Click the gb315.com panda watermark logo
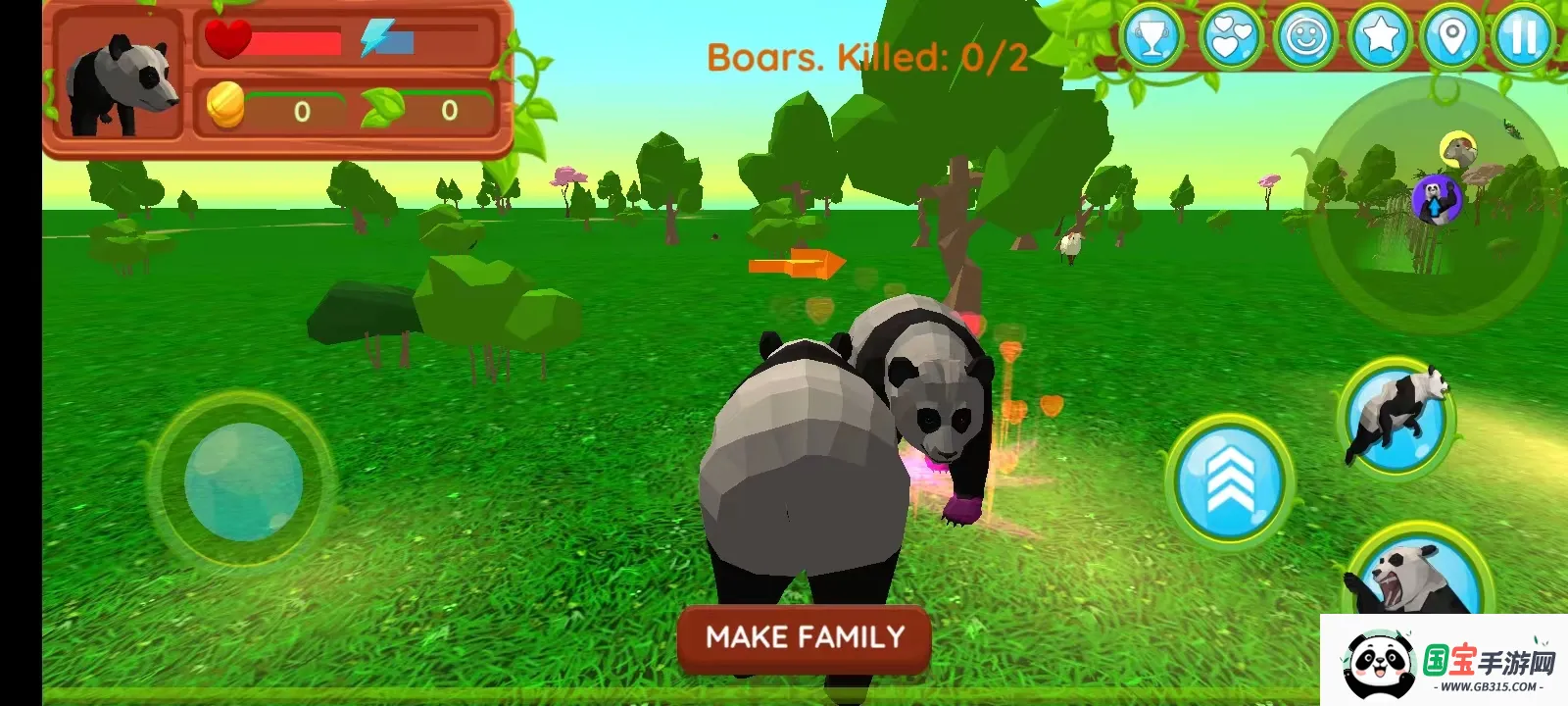Viewport: 1568px width, 706px height. coord(1444,662)
